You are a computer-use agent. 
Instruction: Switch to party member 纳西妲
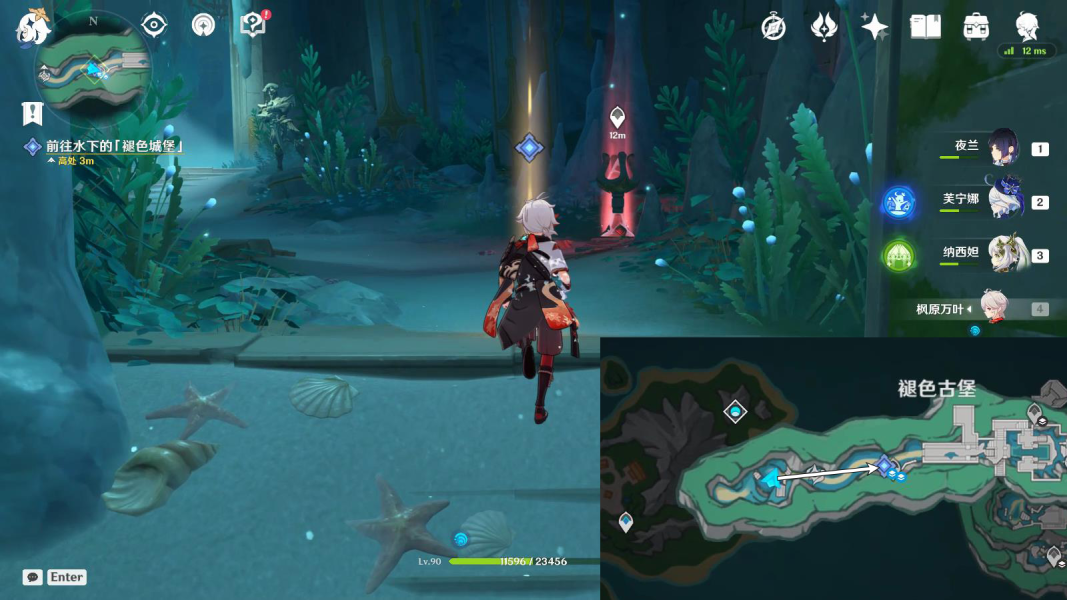(1003, 255)
